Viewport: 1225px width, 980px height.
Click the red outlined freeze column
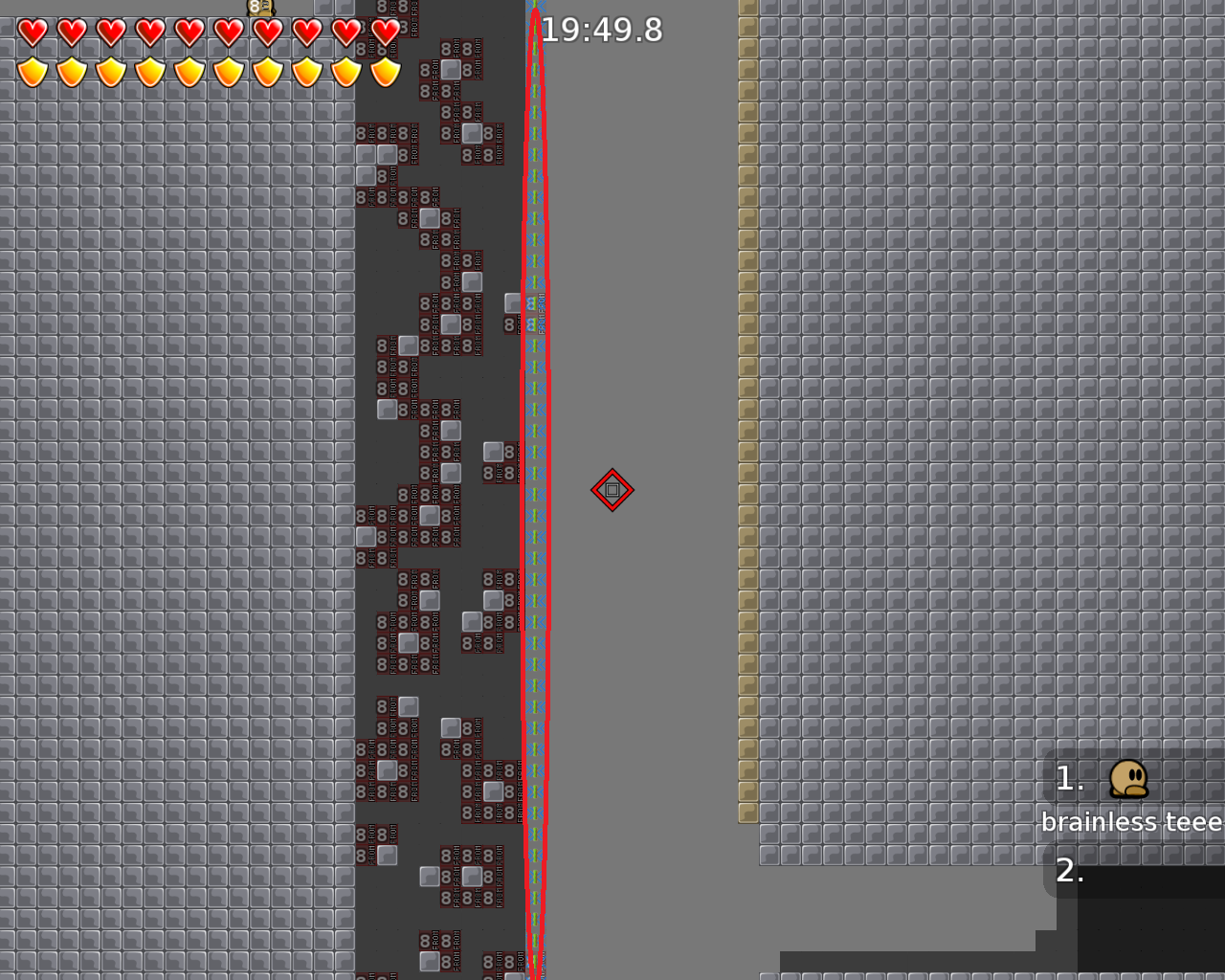pyautogui.click(x=536, y=479)
